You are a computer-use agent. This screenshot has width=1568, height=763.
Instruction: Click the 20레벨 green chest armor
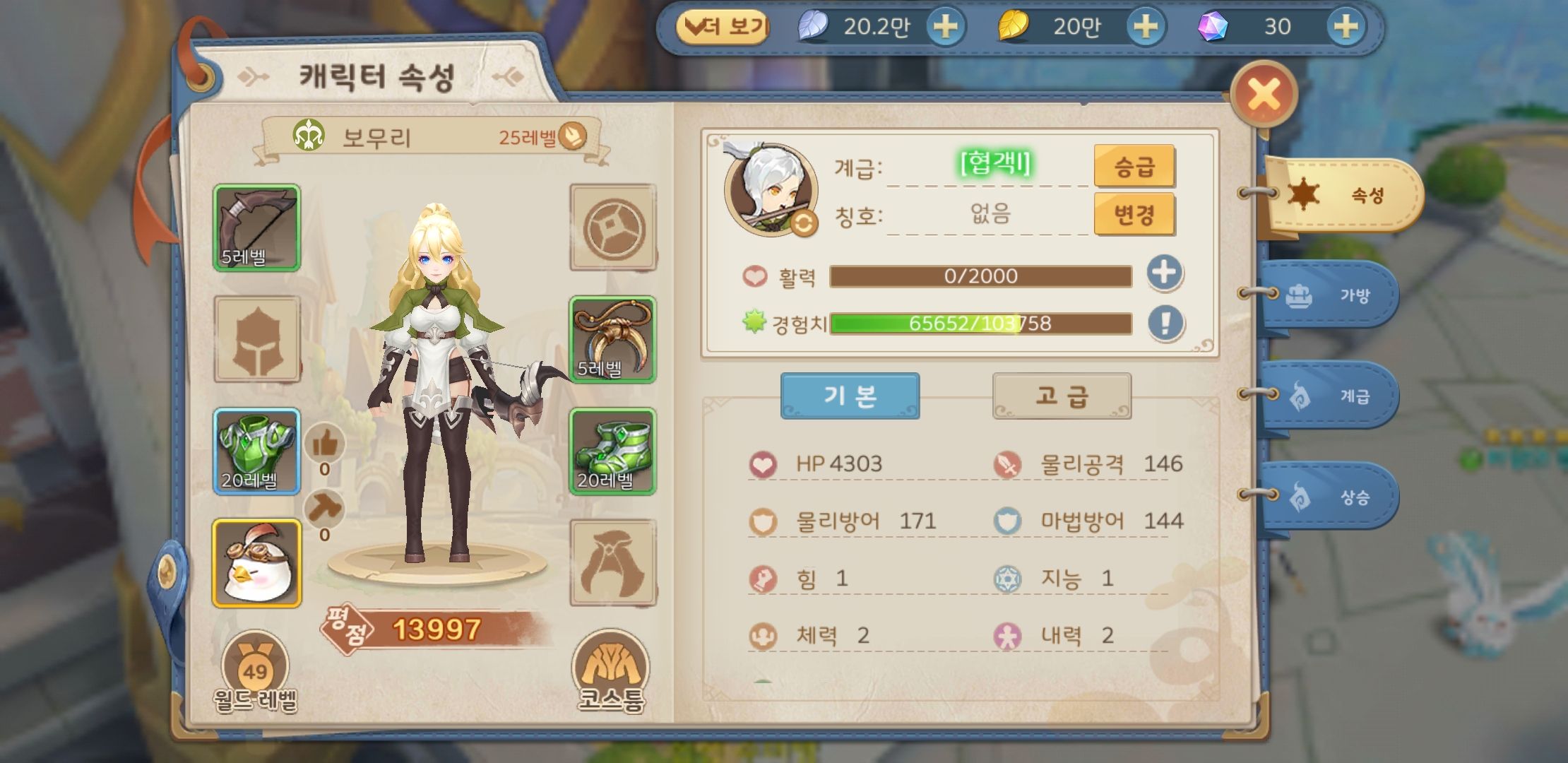pyautogui.click(x=256, y=449)
